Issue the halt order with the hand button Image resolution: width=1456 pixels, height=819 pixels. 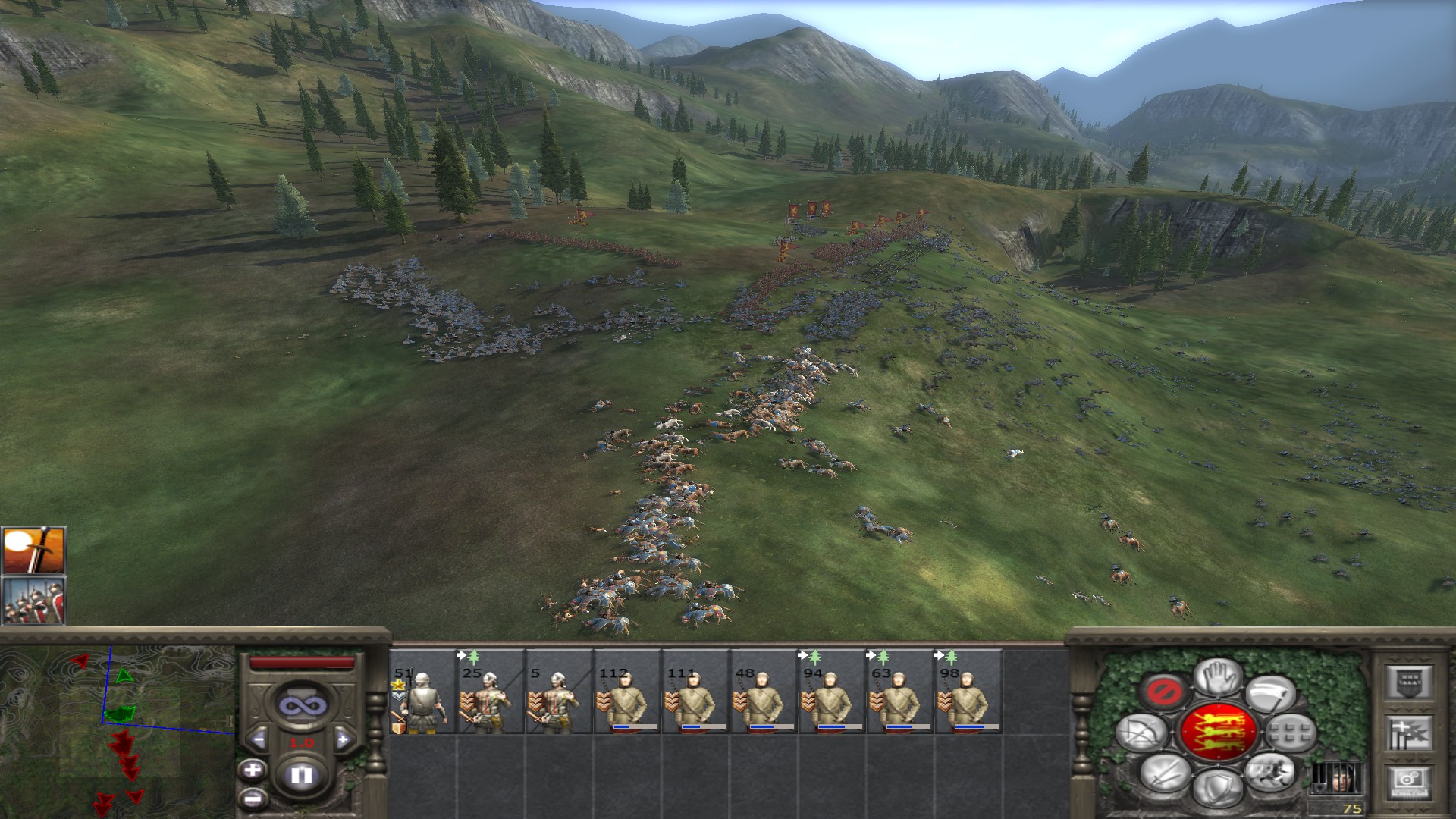tap(1218, 676)
